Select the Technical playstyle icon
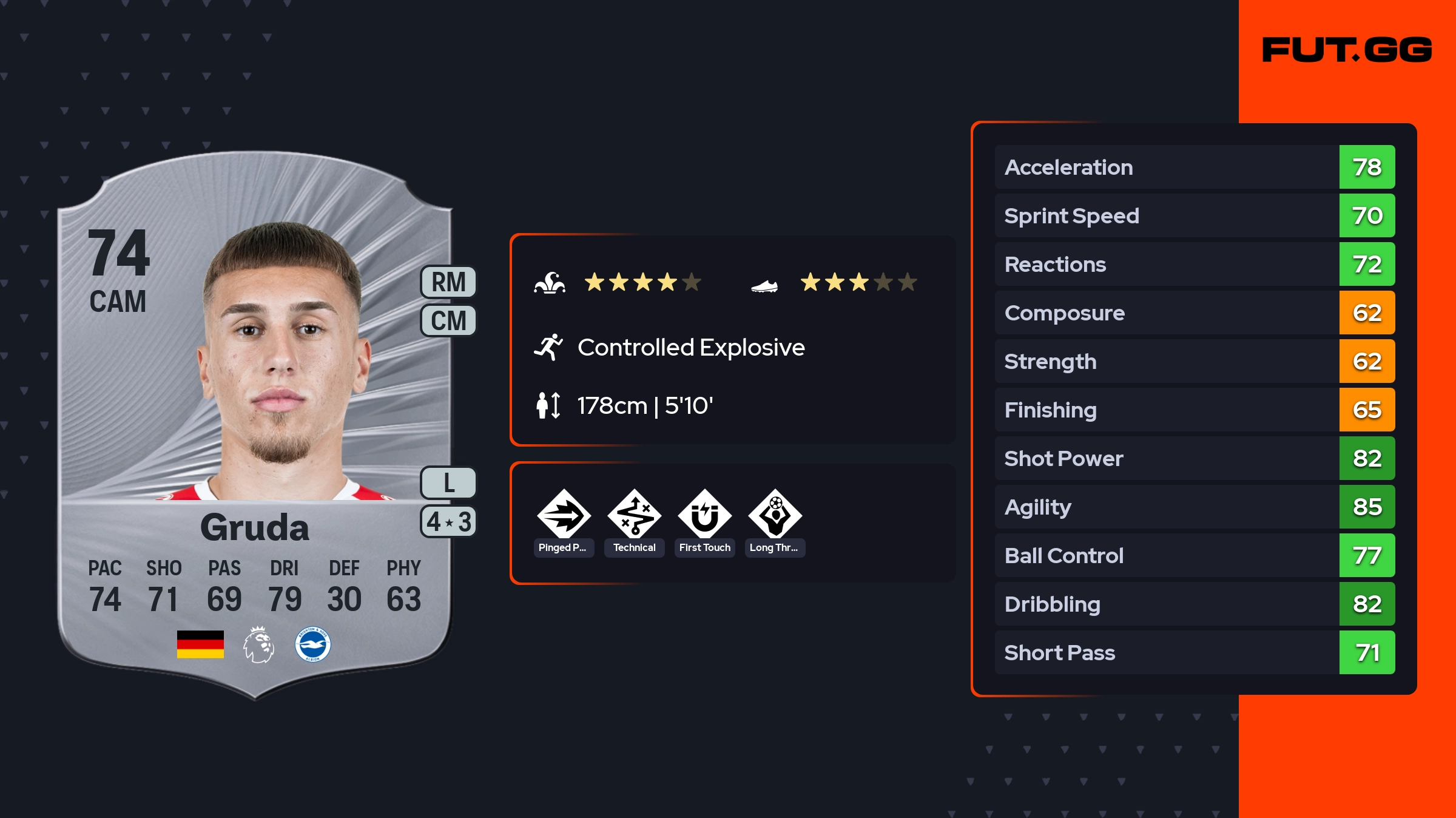The width and height of the screenshot is (1456, 818). pos(634,515)
